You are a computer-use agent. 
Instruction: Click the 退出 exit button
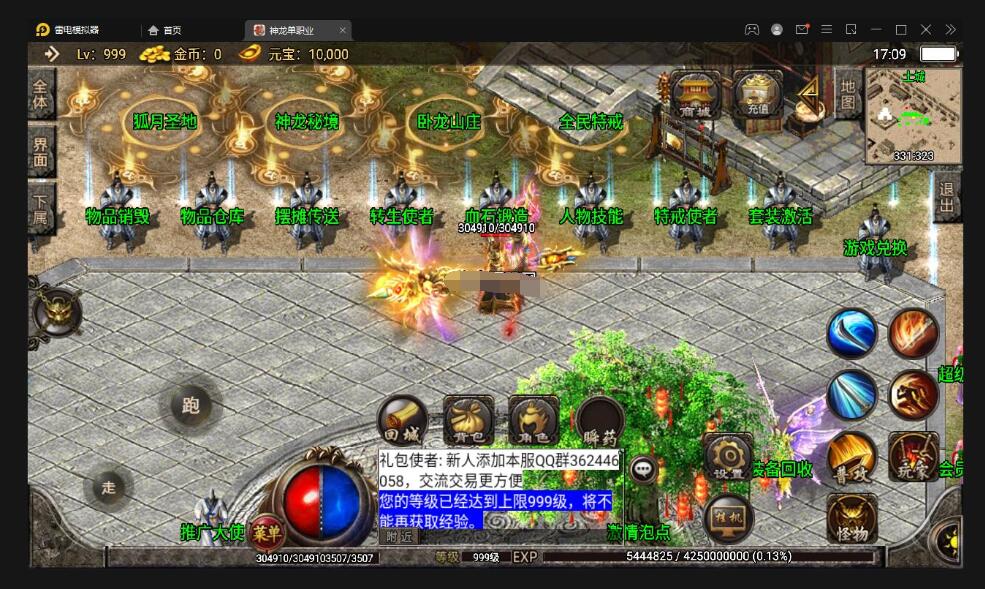946,198
